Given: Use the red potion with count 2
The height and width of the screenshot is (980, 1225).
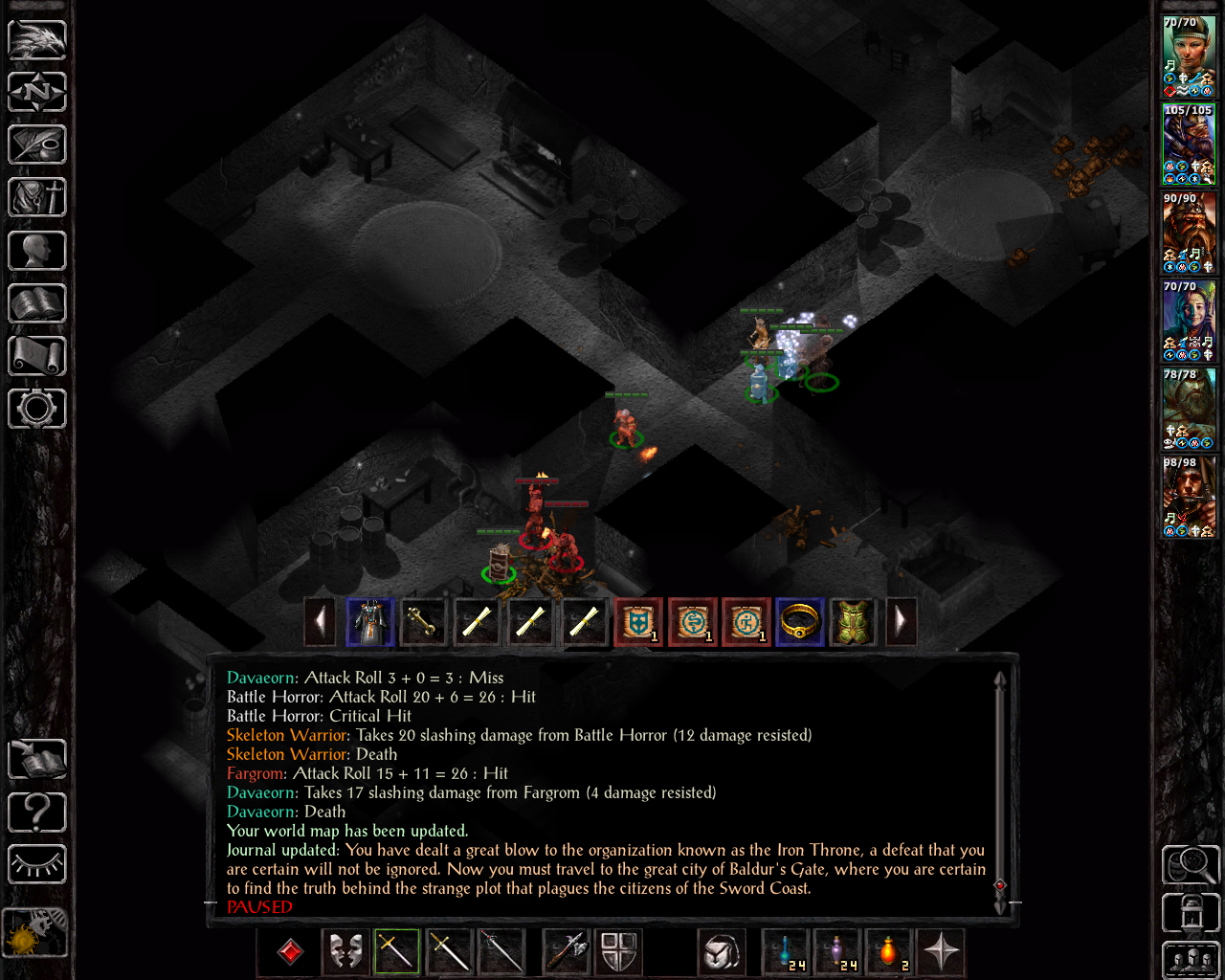Looking at the screenshot, I should pos(889,952).
